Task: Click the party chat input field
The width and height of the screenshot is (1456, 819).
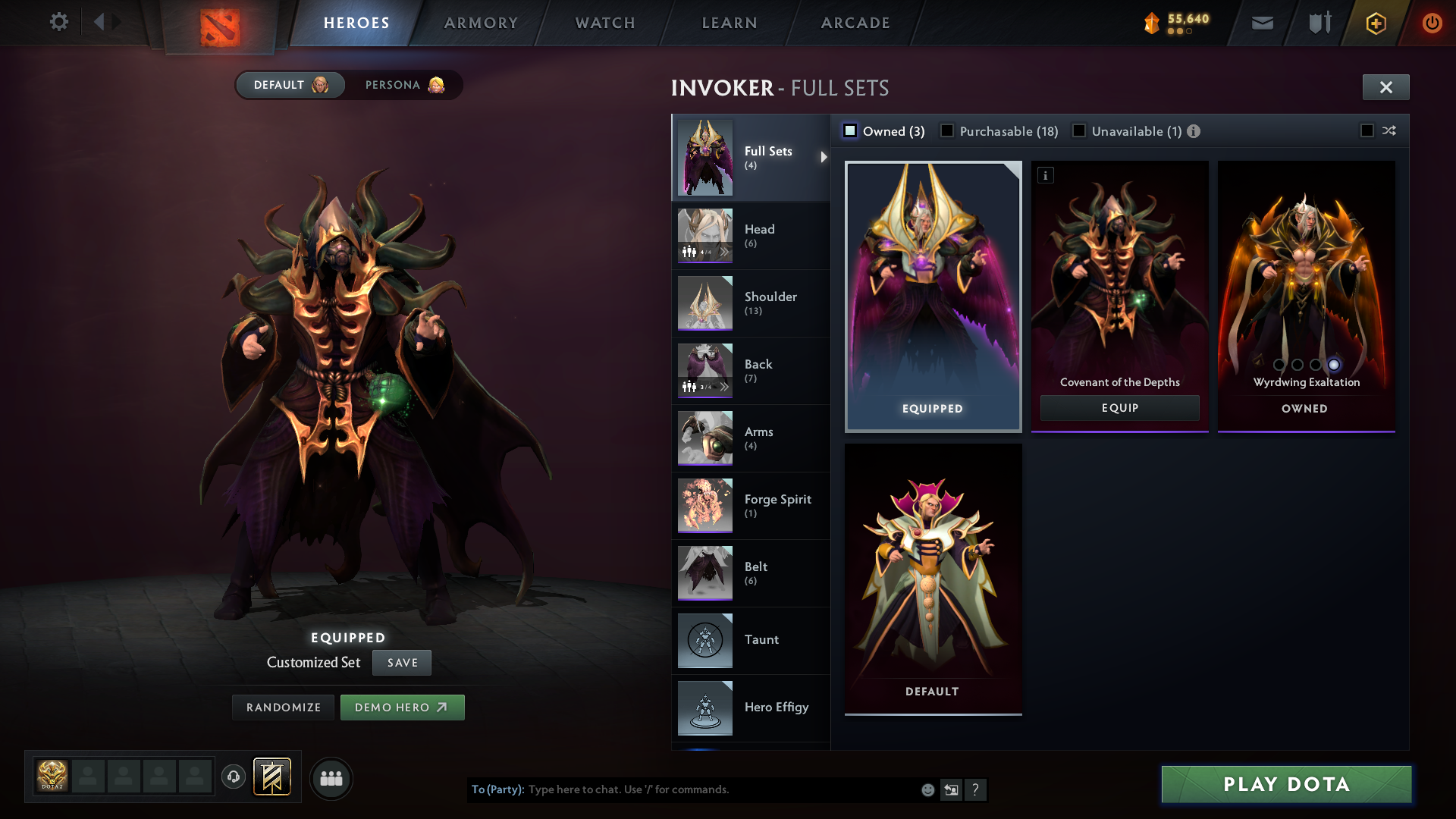Action: (x=720, y=789)
